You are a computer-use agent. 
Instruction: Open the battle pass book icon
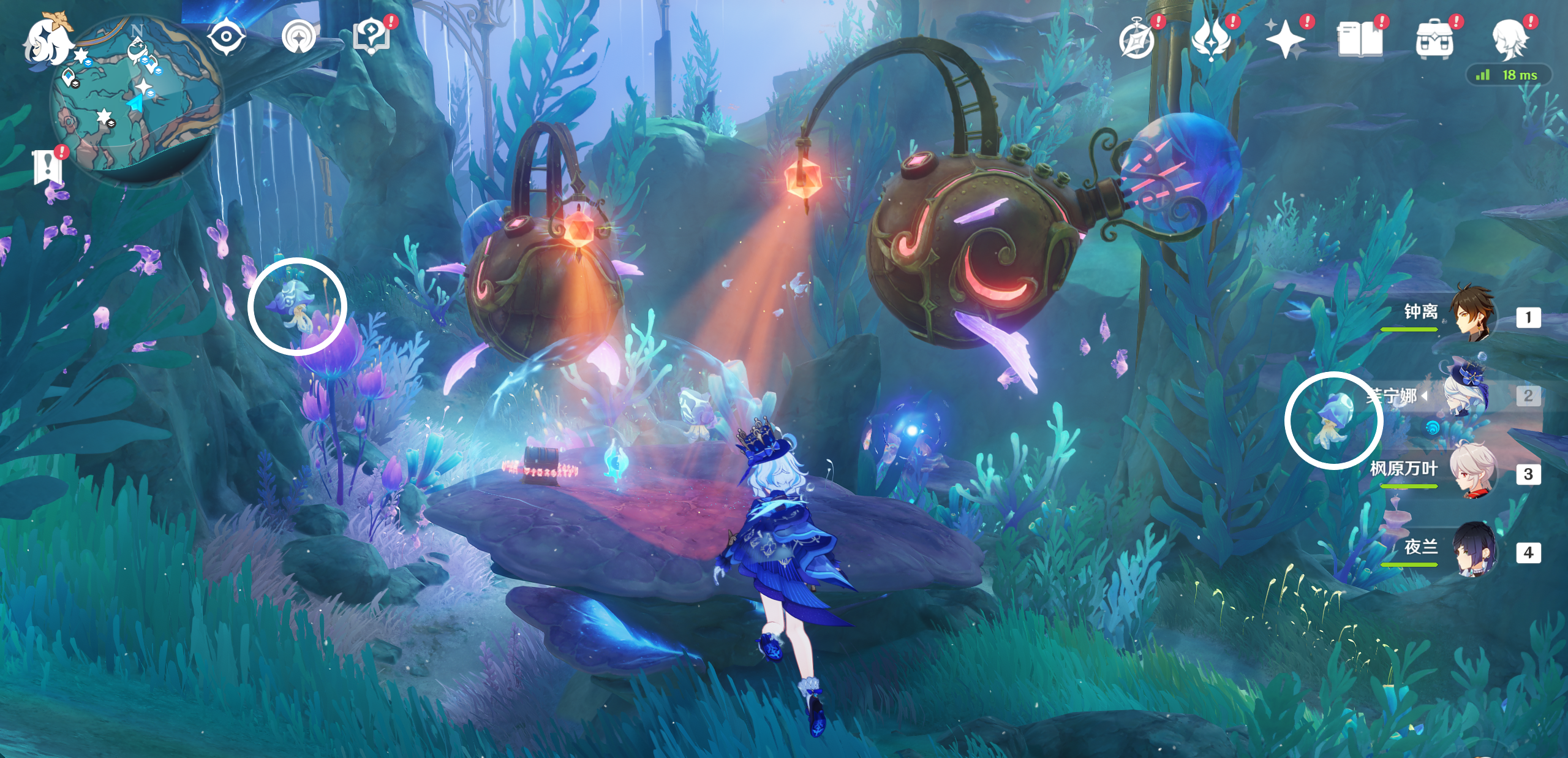(x=1360, y=39)
